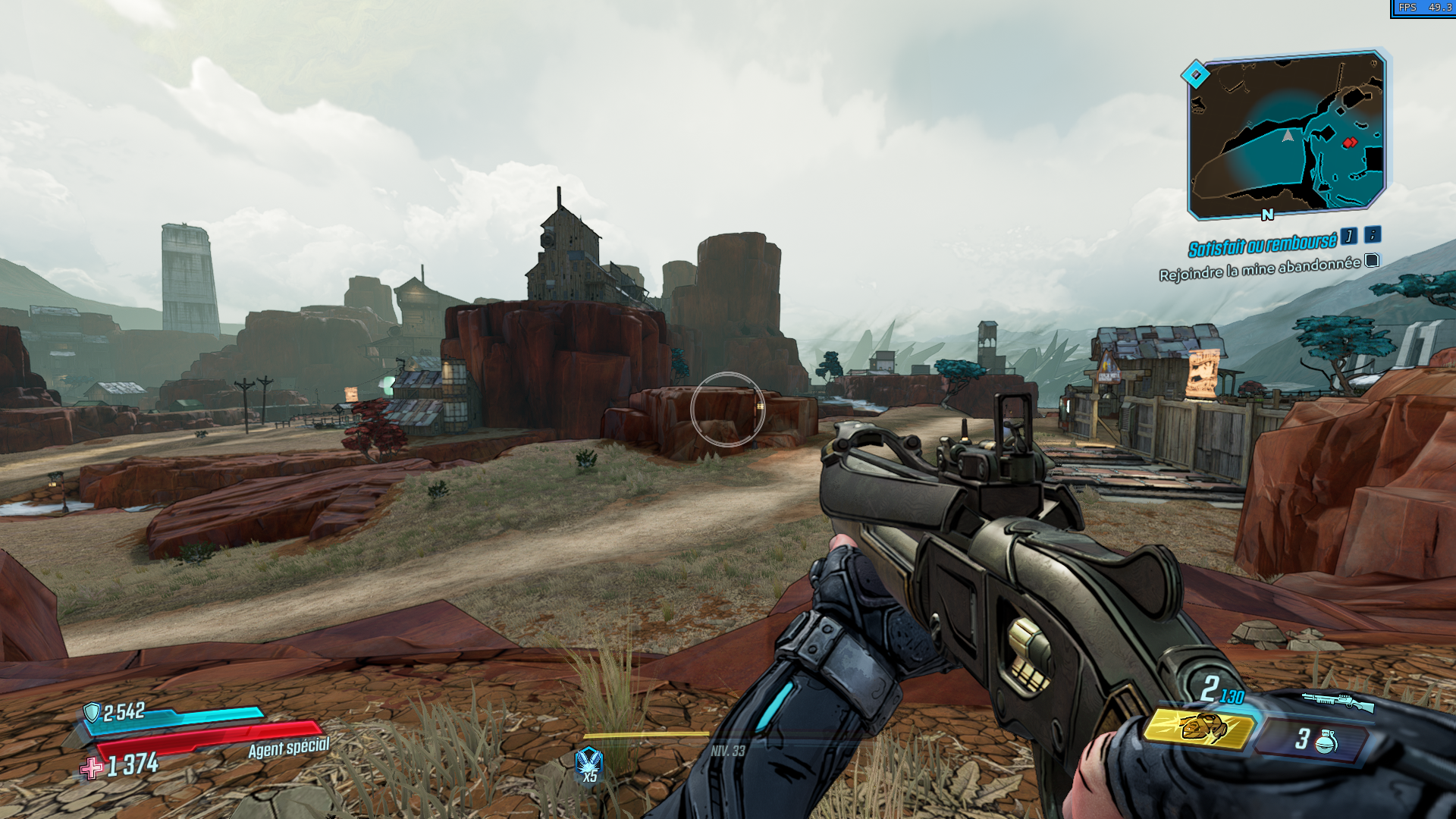
Task: Click the action skill icon above X5
Action: click(588, 759)
